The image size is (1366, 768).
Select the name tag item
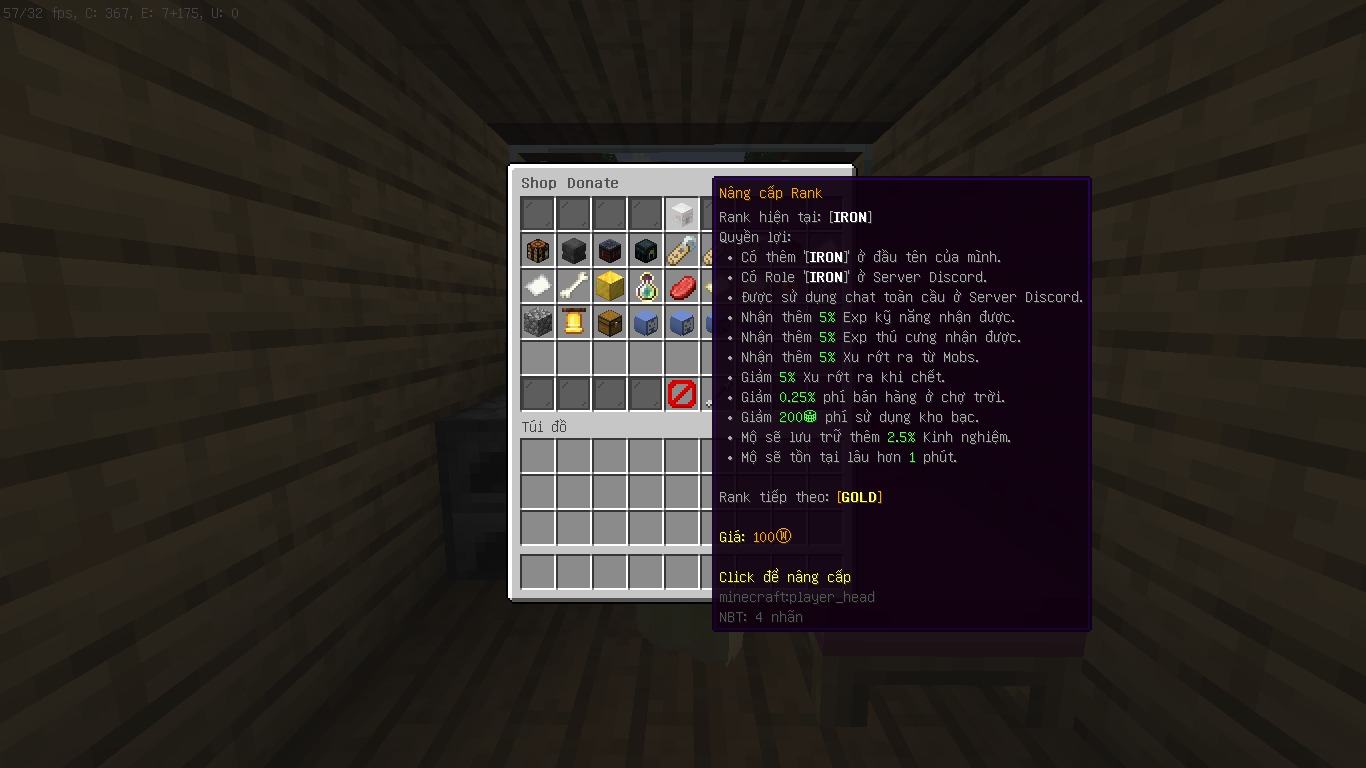(681, 250)
